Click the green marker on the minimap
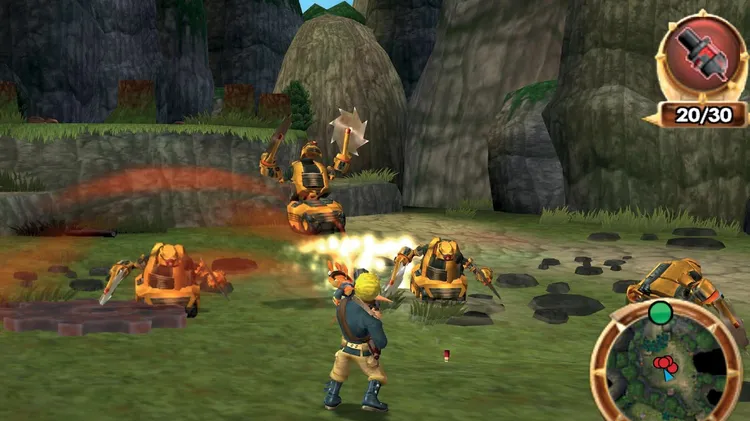Screen dimensions: 750x421 click(x=659, y=313)
